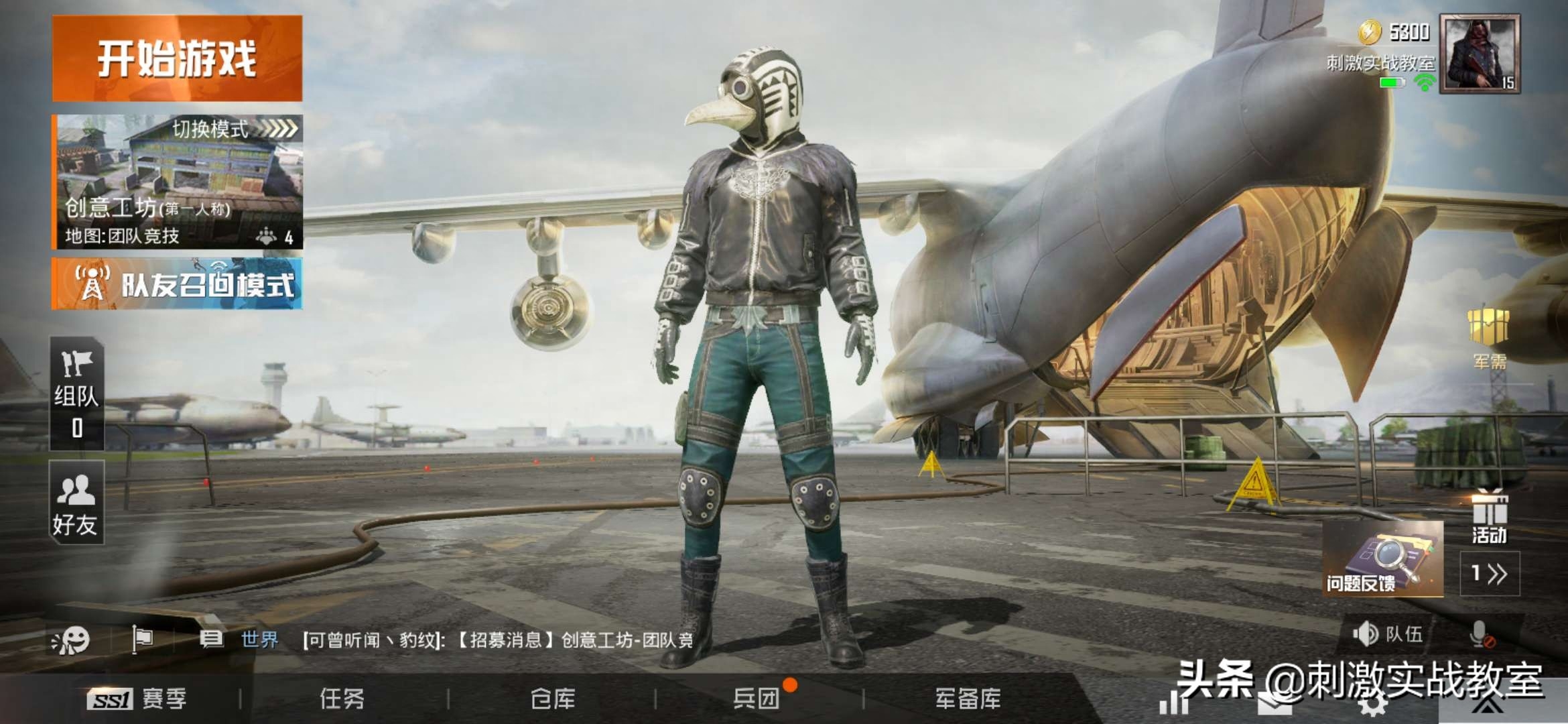Visit the 军备库 armory tab
This screenshot has width=1568, height=724.
click(x=968, y=699)
